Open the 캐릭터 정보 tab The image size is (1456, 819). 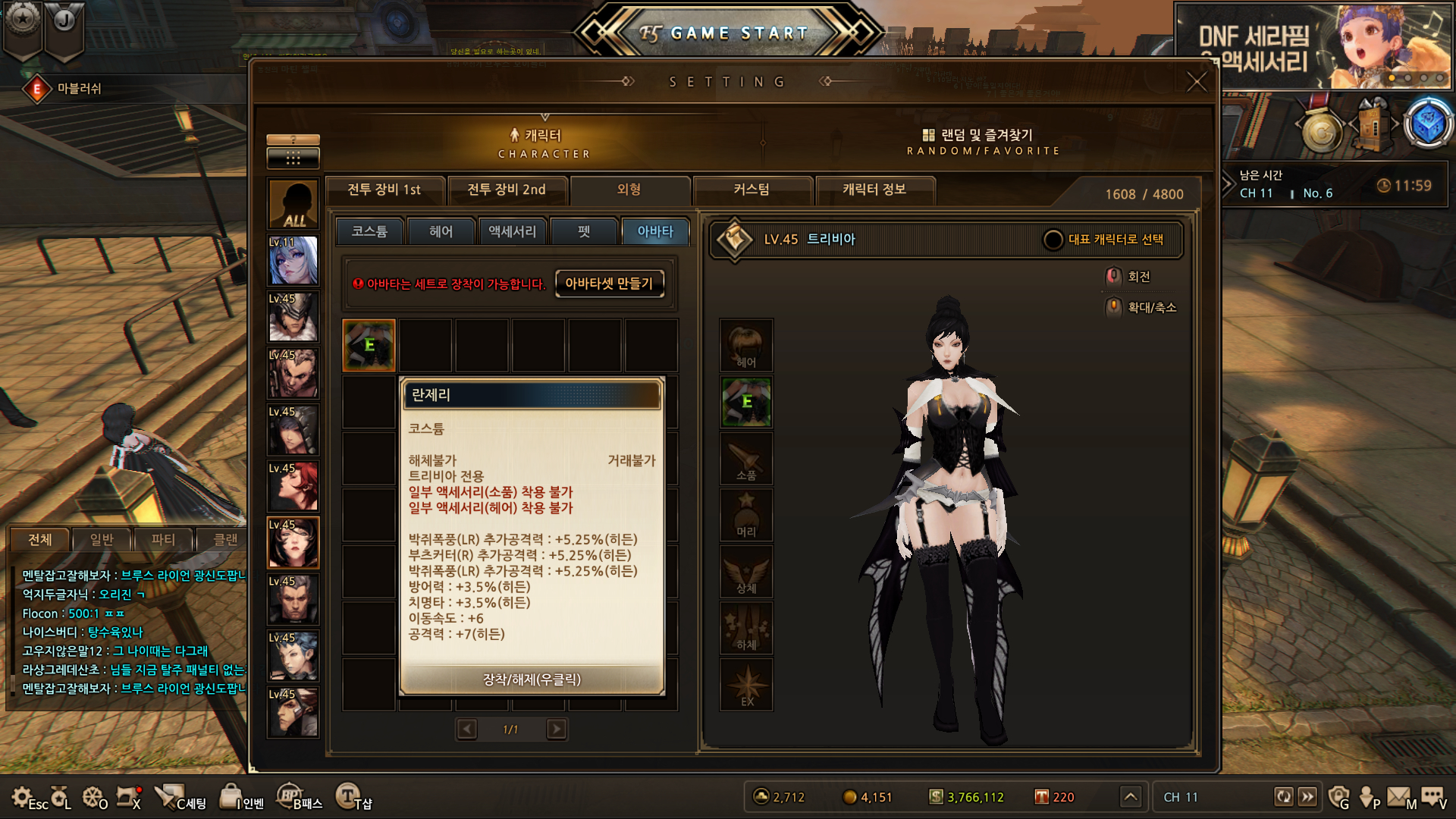coord(874,190)
